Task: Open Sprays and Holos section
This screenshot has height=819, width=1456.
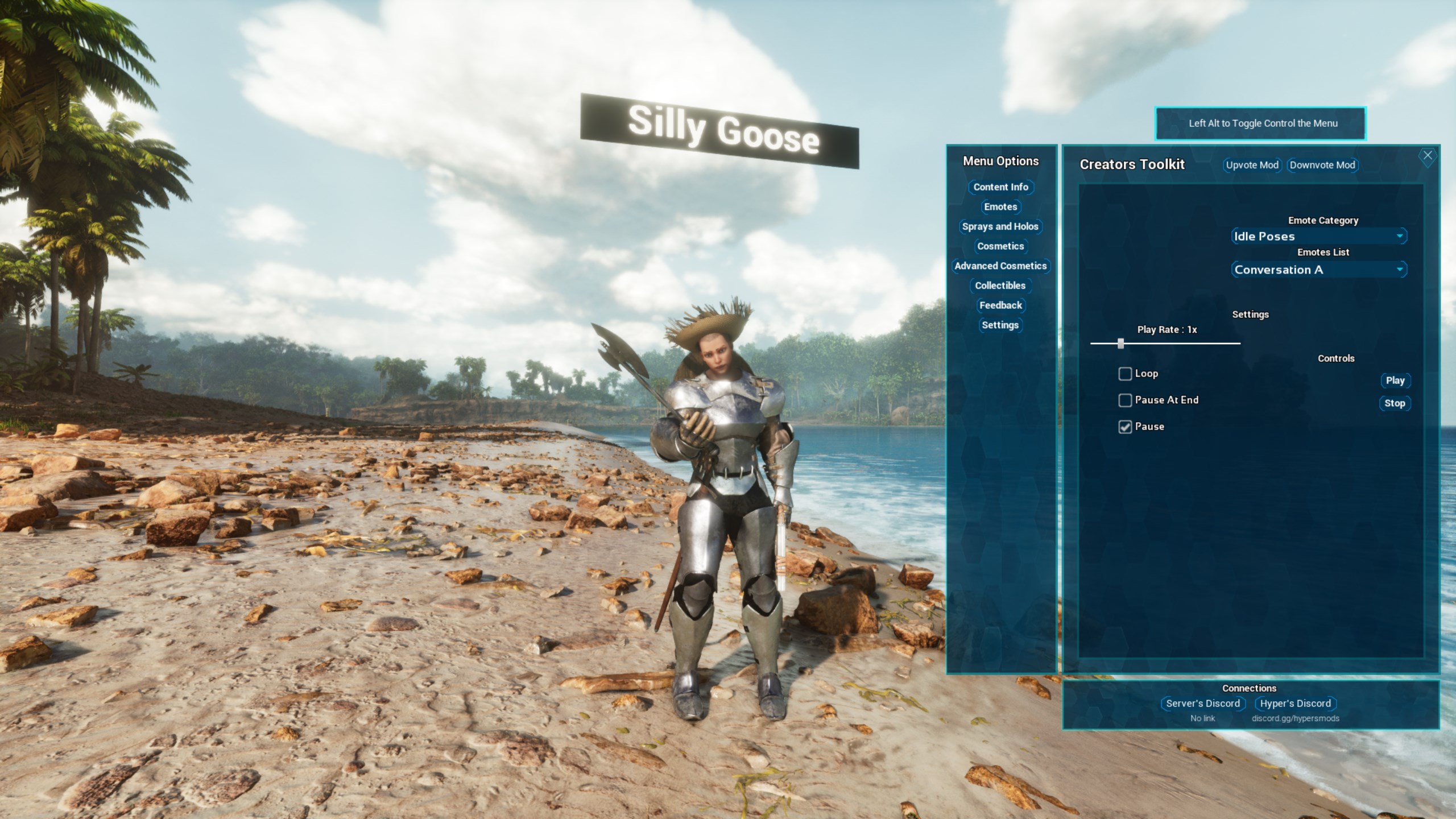Action: click(x=1000, y=226)
